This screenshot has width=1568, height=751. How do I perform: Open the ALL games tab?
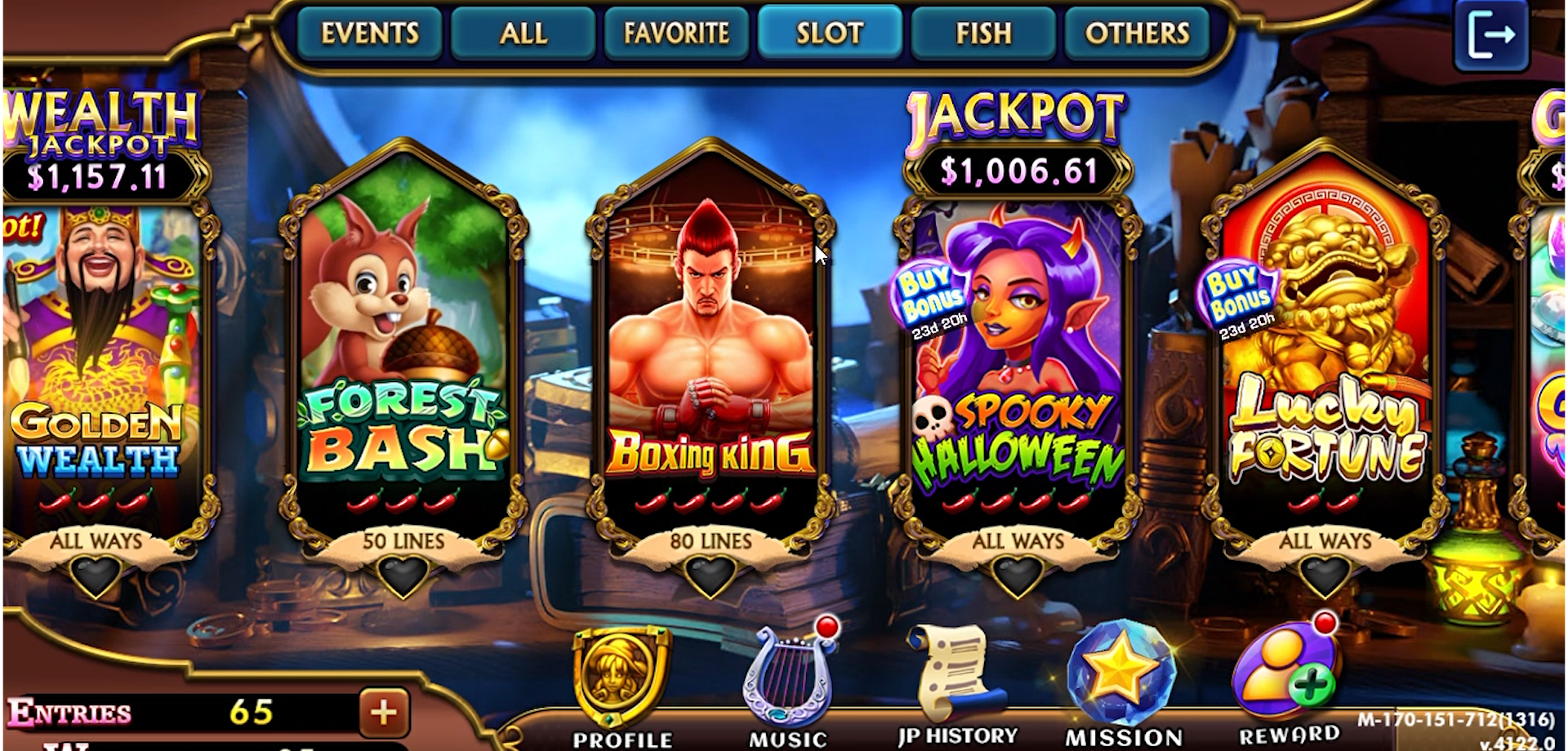(523, 33)
